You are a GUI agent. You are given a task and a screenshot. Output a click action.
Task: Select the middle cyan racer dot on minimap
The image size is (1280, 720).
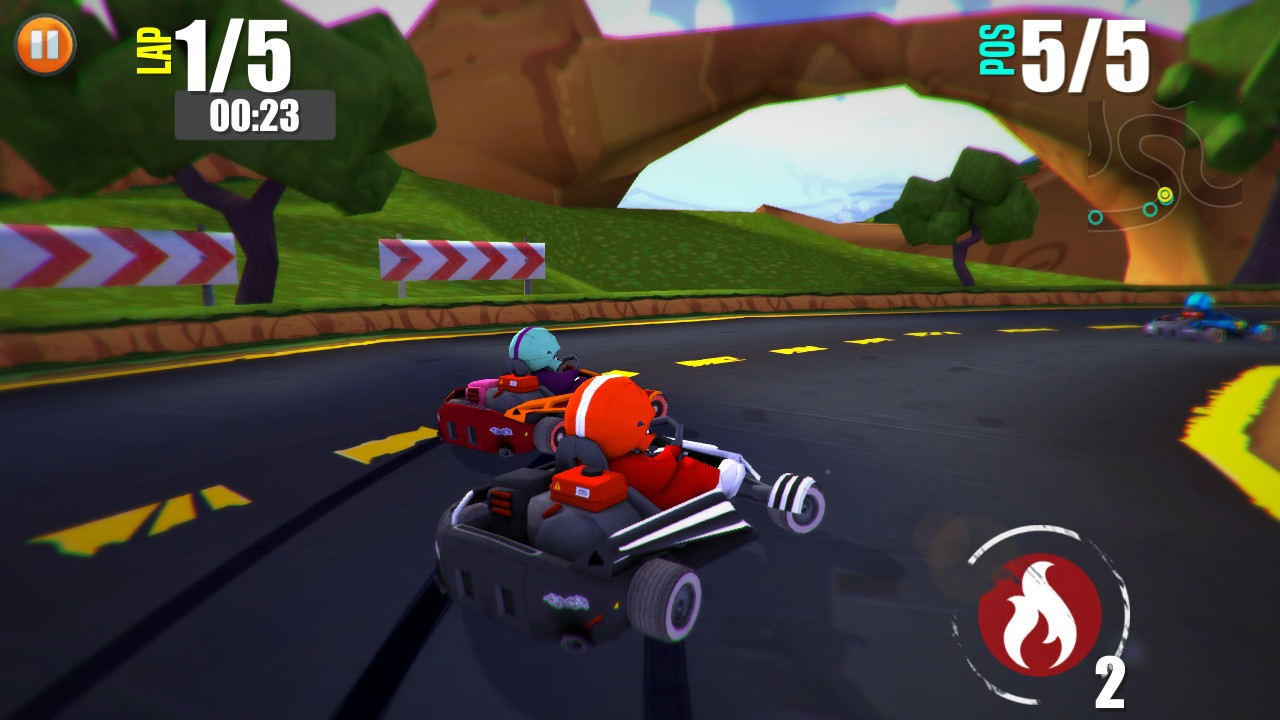1150,210
